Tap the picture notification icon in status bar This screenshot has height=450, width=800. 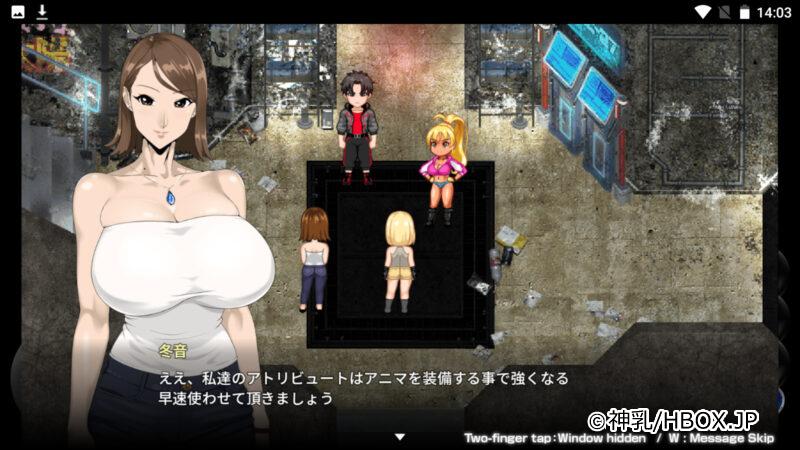click(18, 12)
